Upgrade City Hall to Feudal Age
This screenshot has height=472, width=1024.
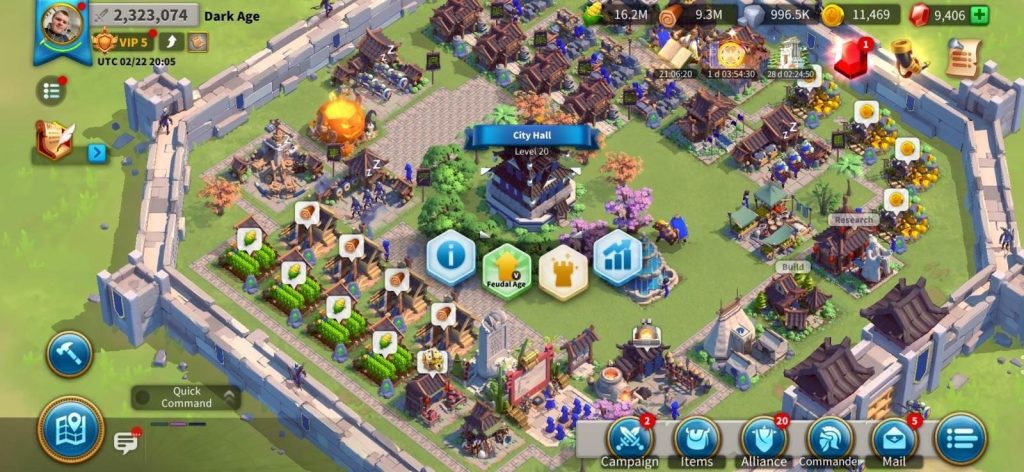(x=507, y=270)
